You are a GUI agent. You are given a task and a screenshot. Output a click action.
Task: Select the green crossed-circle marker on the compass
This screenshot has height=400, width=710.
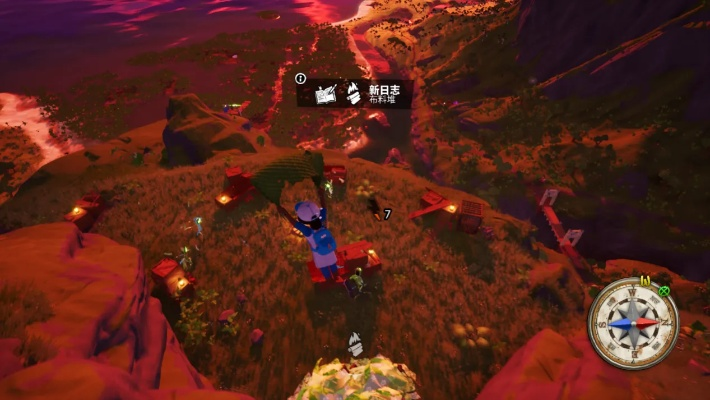pos(664,291)
